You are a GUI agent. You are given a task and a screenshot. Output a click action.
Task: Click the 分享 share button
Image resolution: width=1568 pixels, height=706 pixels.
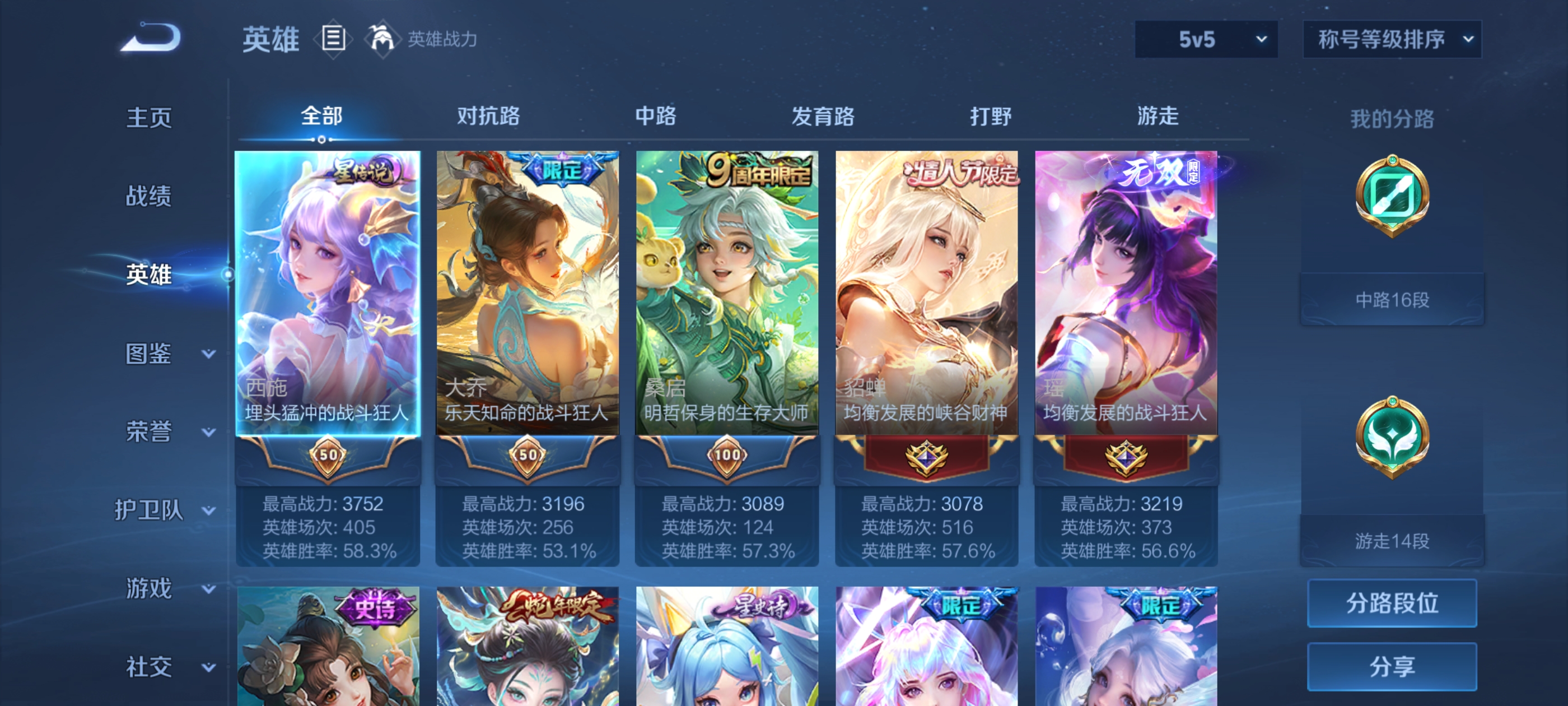[1393, 666]
